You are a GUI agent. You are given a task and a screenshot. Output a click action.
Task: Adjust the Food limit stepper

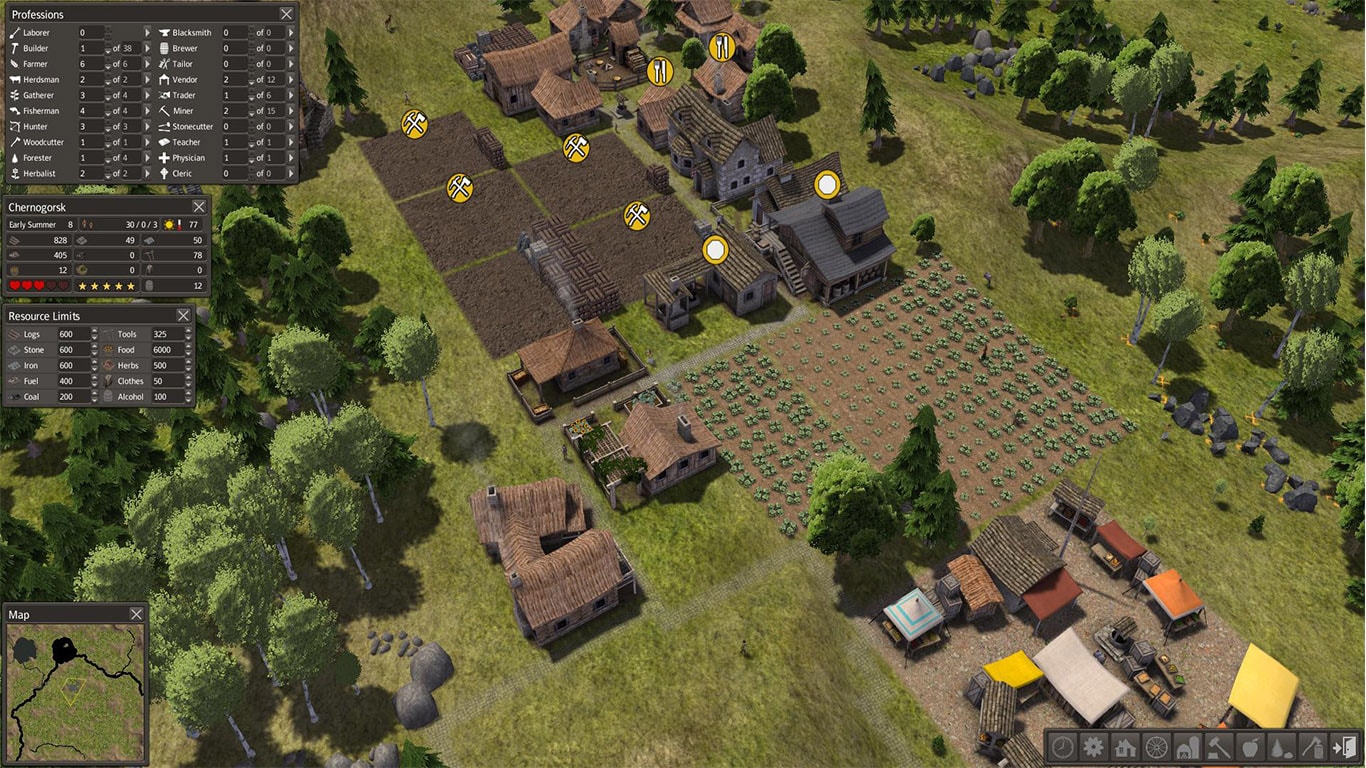pyautogui.click(x=187, y=350)
